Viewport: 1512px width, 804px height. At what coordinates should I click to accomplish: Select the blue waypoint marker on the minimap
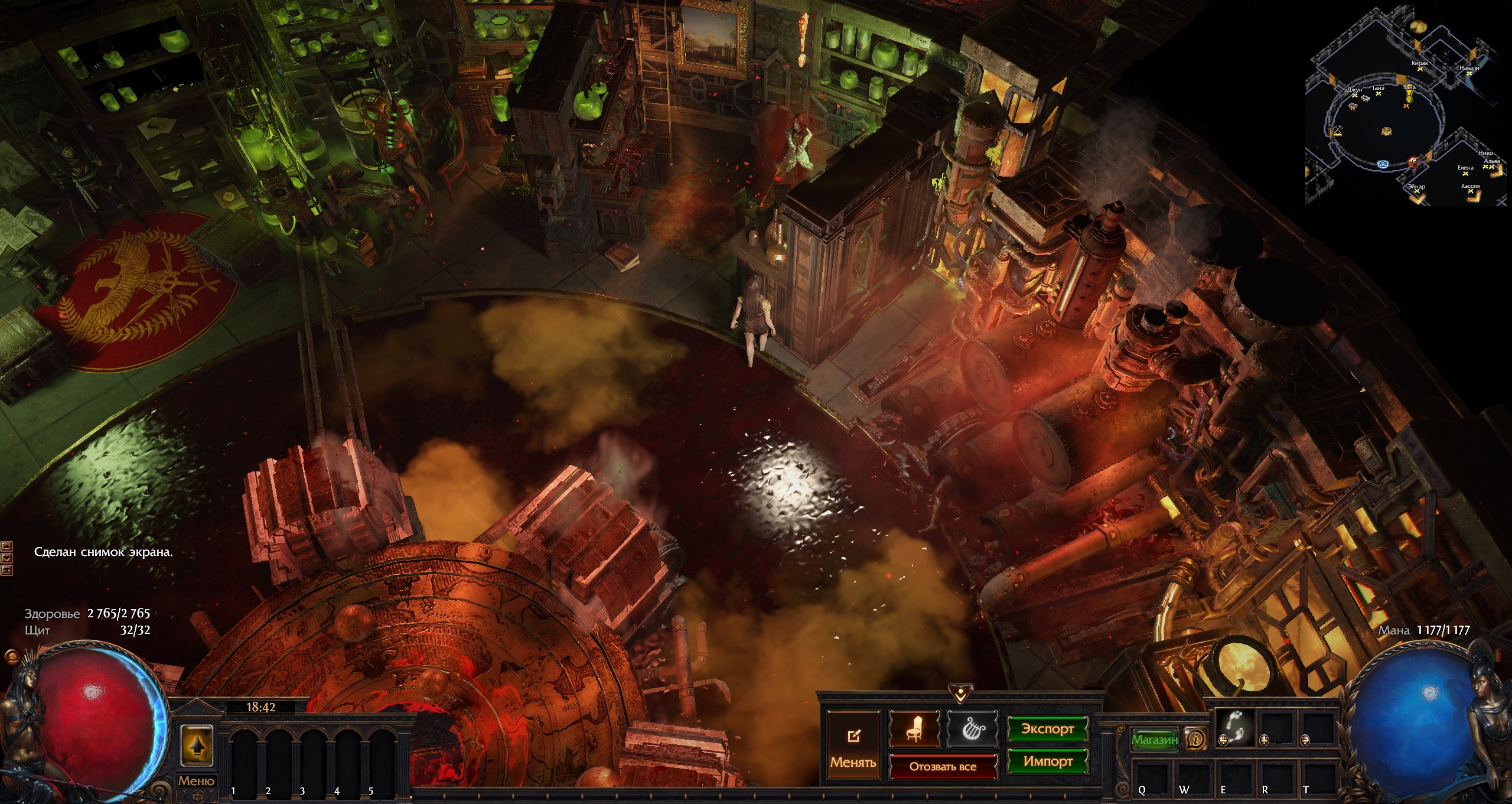coord(1383,164)
